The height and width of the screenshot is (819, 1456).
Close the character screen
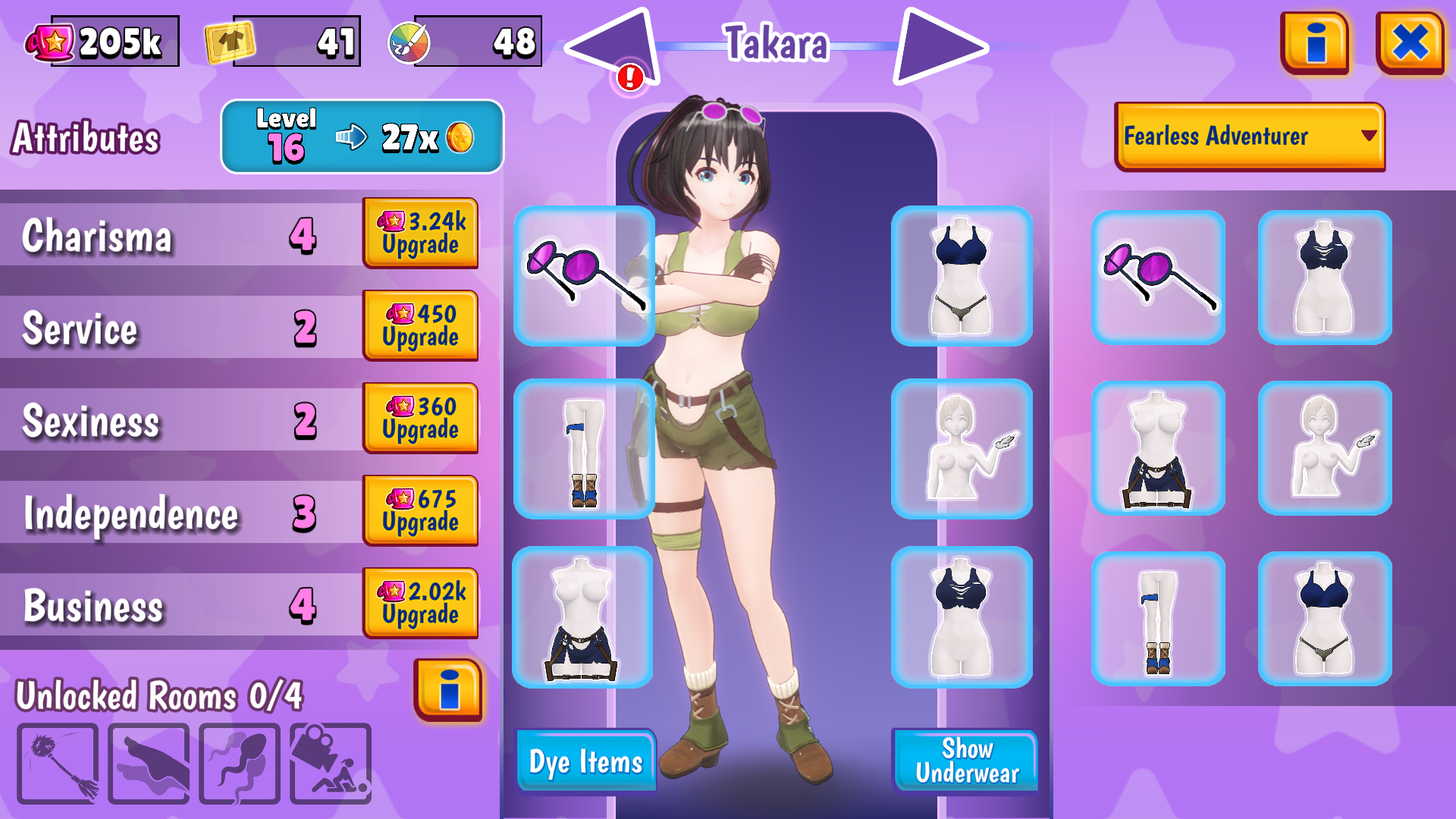[1410, 42]
